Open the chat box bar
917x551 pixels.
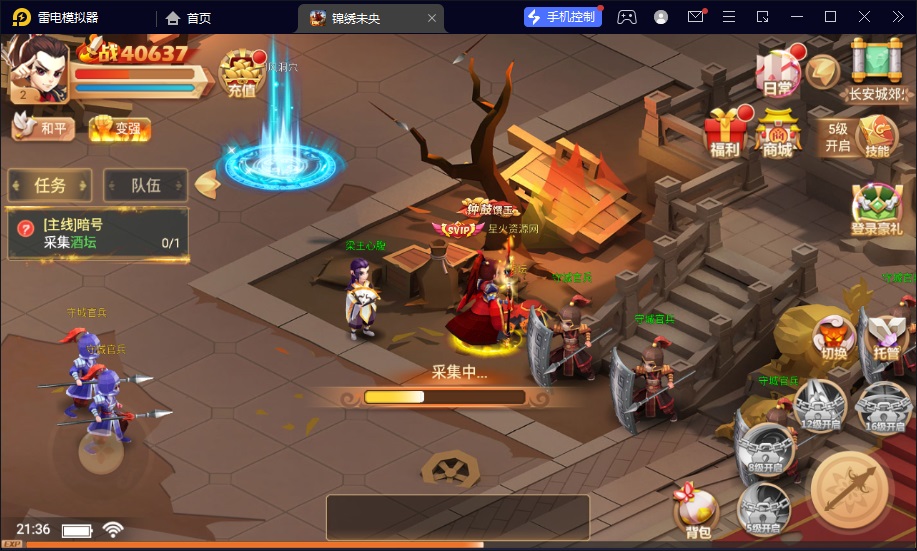coord(457,517)
